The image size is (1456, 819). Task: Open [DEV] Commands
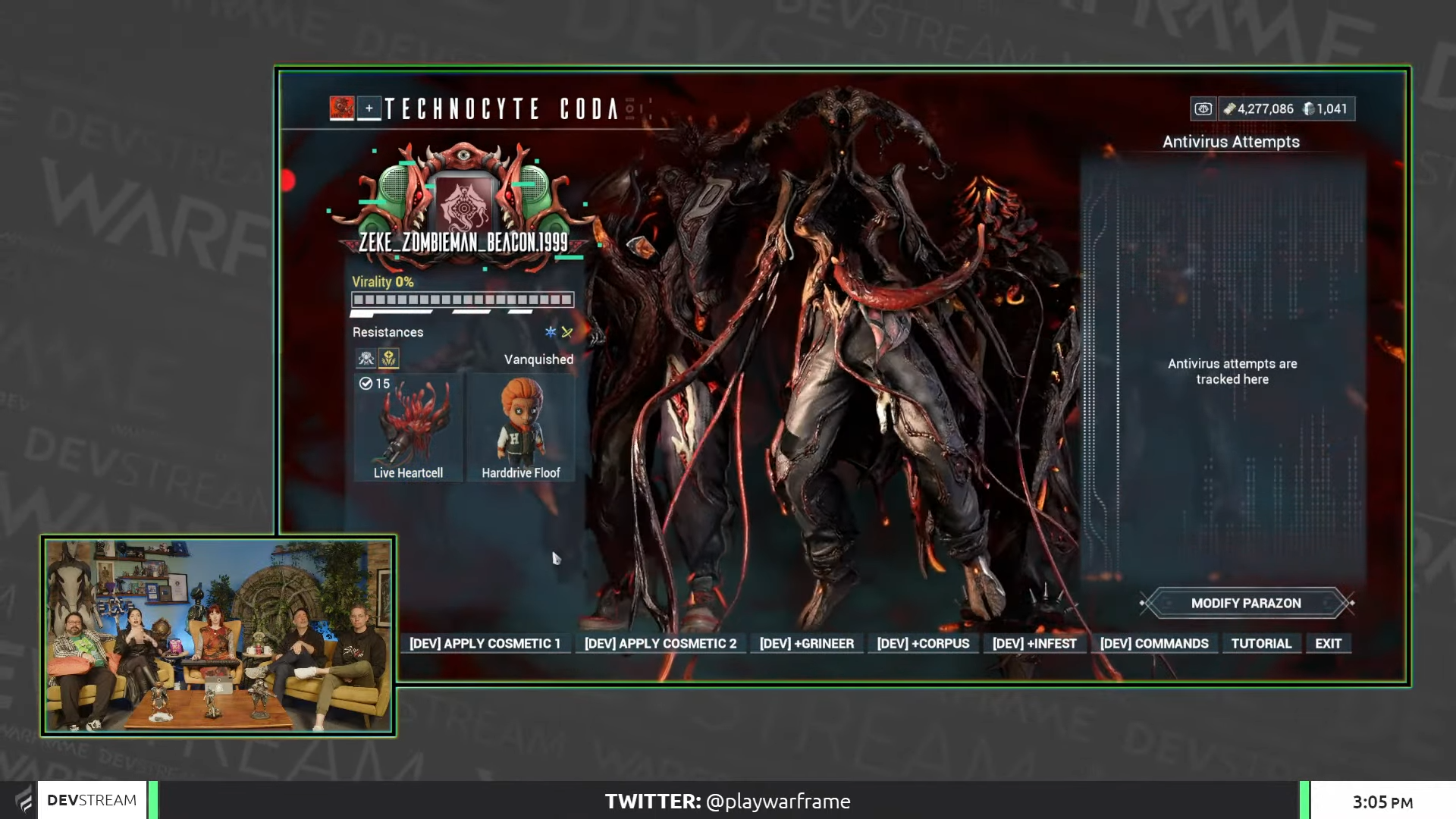pos(1153,643)
